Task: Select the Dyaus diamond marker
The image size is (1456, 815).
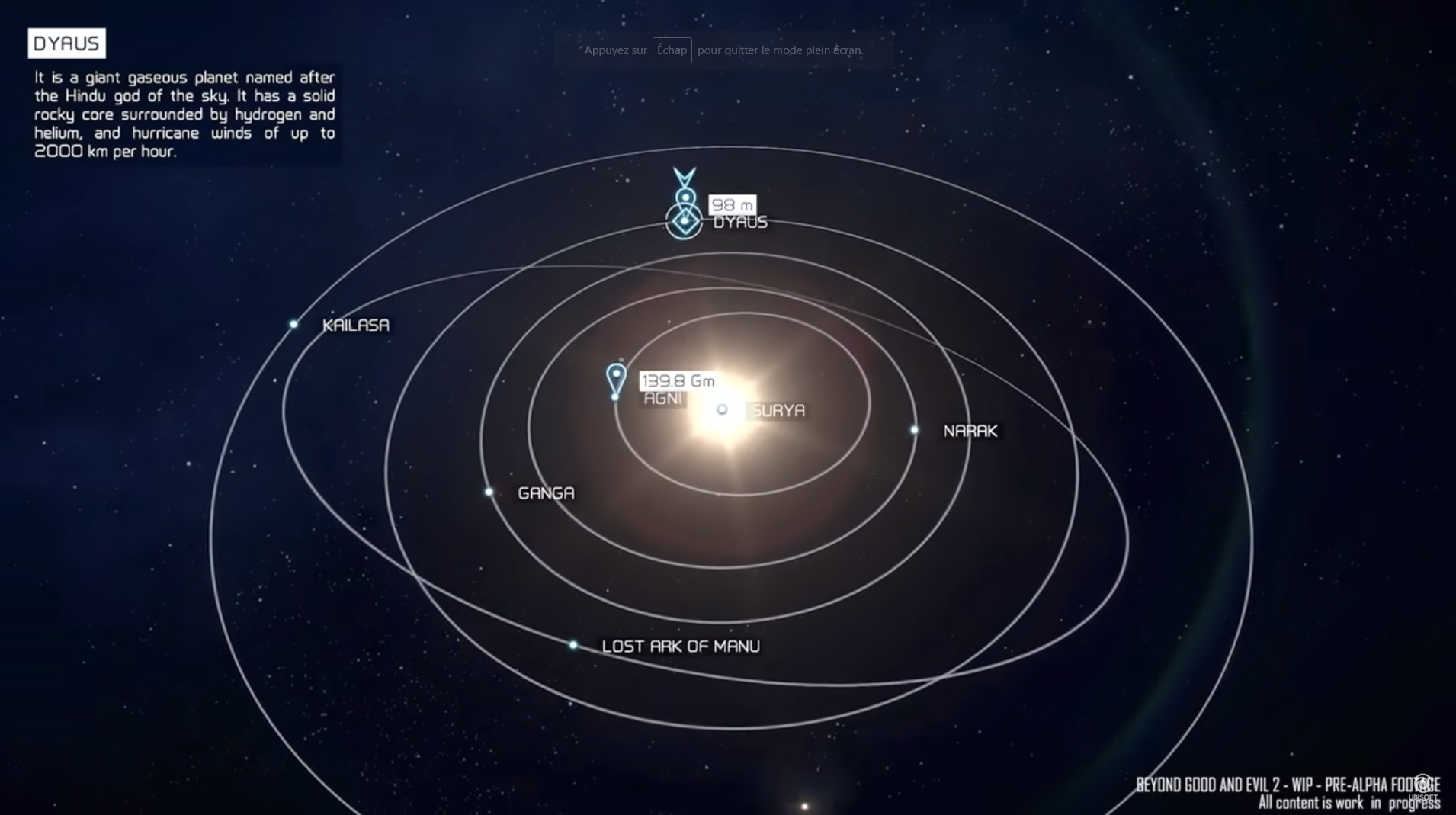Action: (684, 221)
